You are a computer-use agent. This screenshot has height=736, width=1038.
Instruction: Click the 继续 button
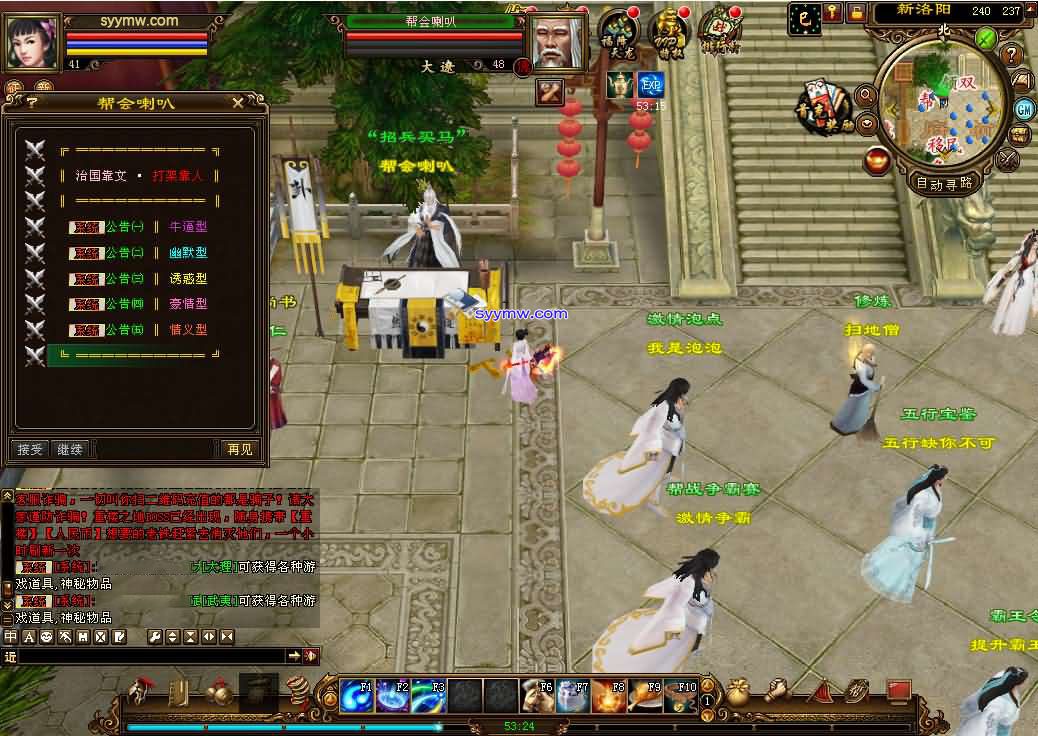click(70, 449)
